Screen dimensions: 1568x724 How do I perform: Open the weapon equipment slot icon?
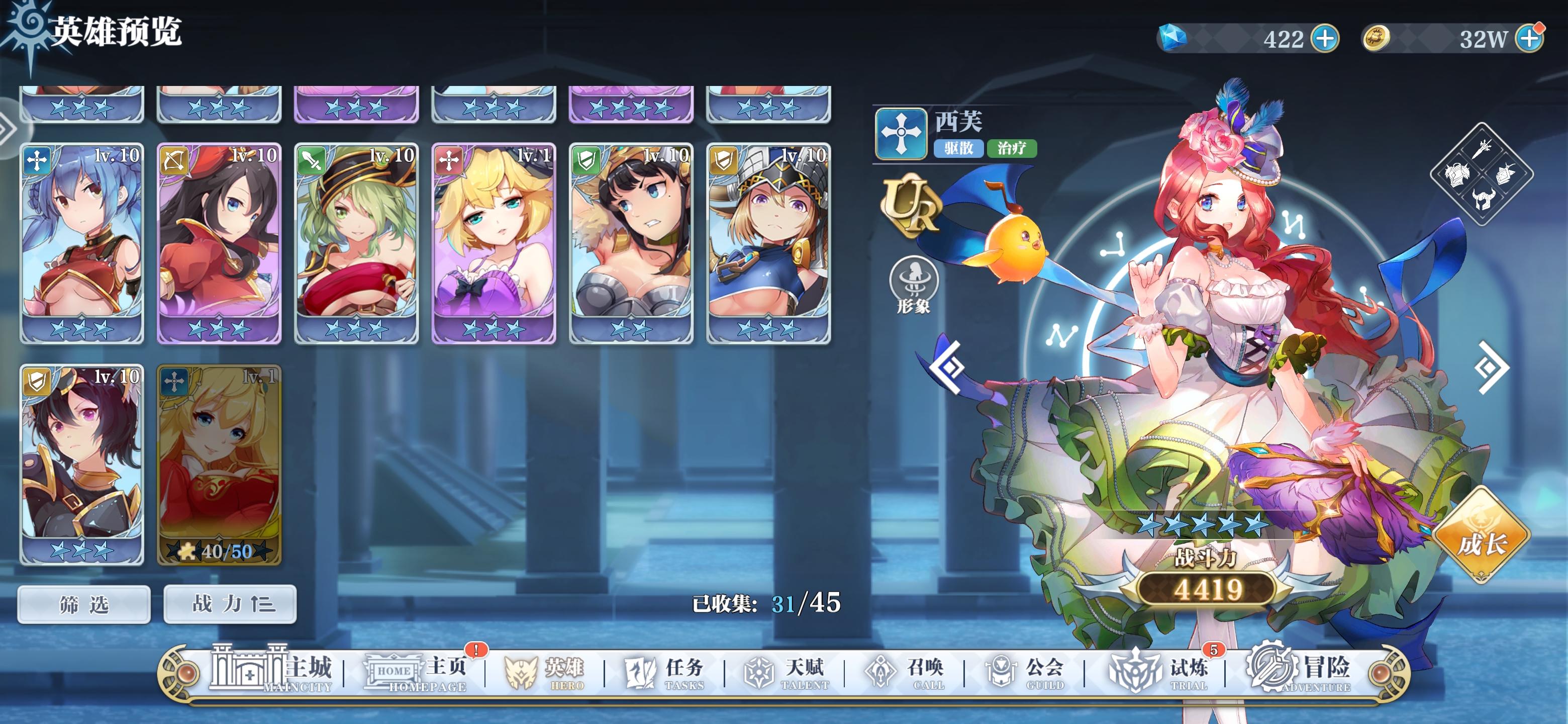[1483, 150]
